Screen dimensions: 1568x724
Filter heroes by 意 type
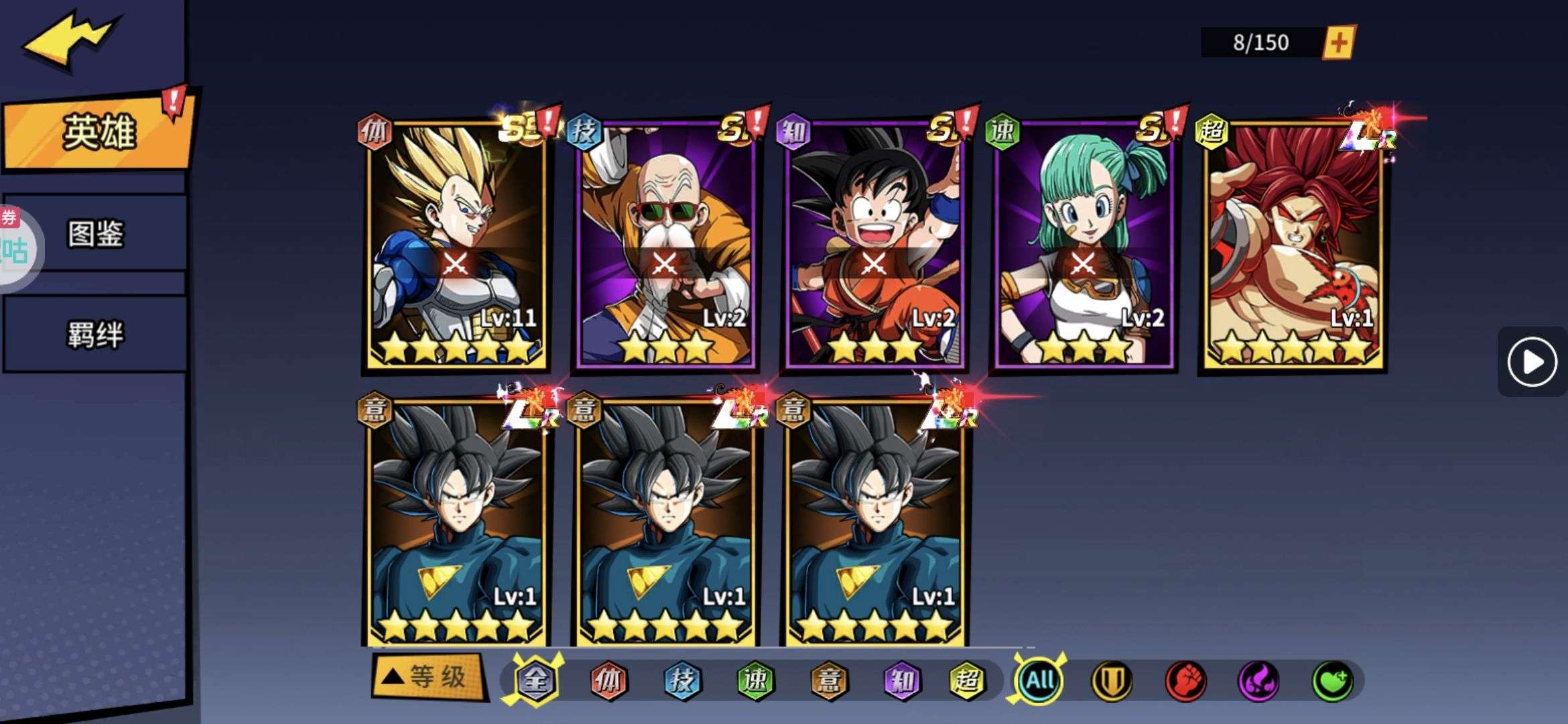pos(829,680)
